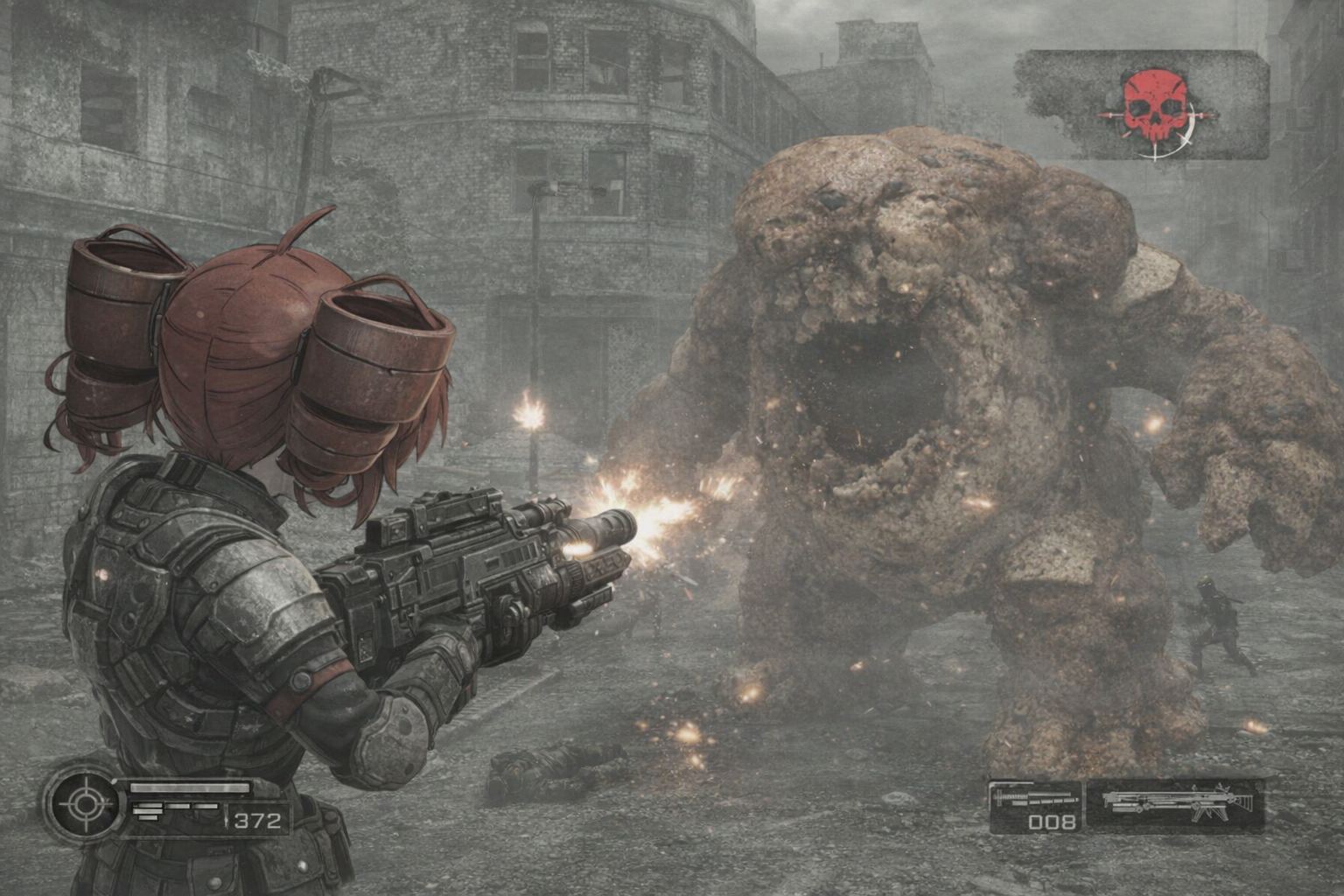Click the red skull boss indicator
This screenshot has height=896, width=1344.
[1154, 108]
